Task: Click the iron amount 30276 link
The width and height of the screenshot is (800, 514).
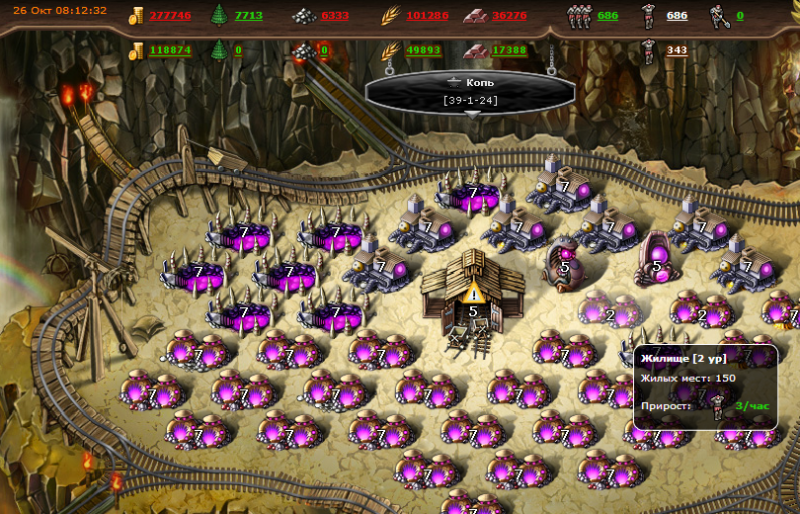Action: [x=510, y=16]
